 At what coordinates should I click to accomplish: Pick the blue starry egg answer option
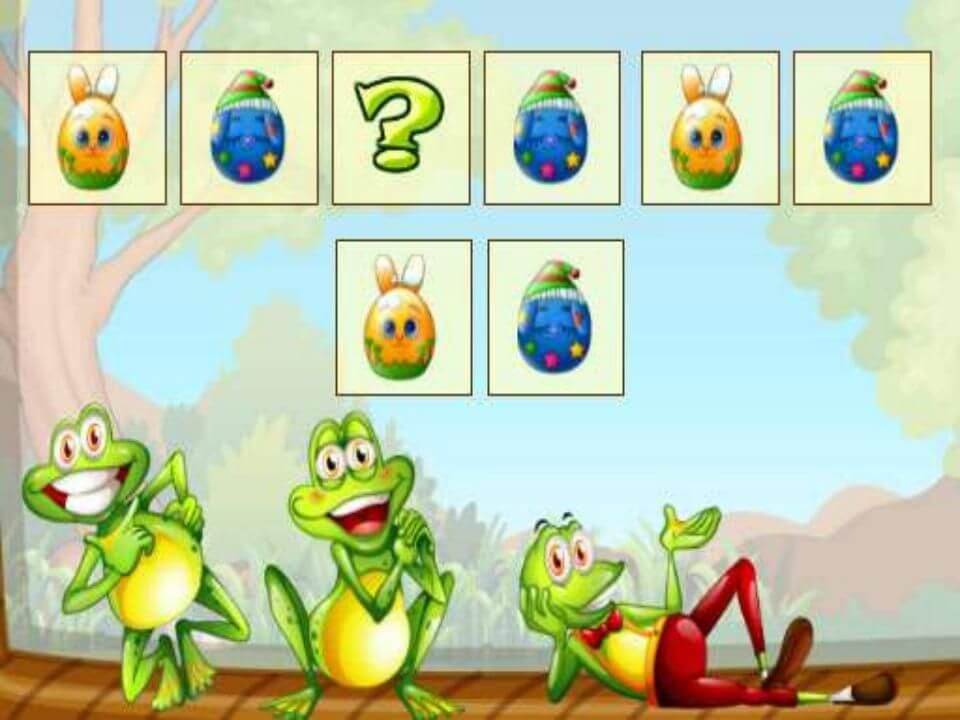[x=555, y=317]
